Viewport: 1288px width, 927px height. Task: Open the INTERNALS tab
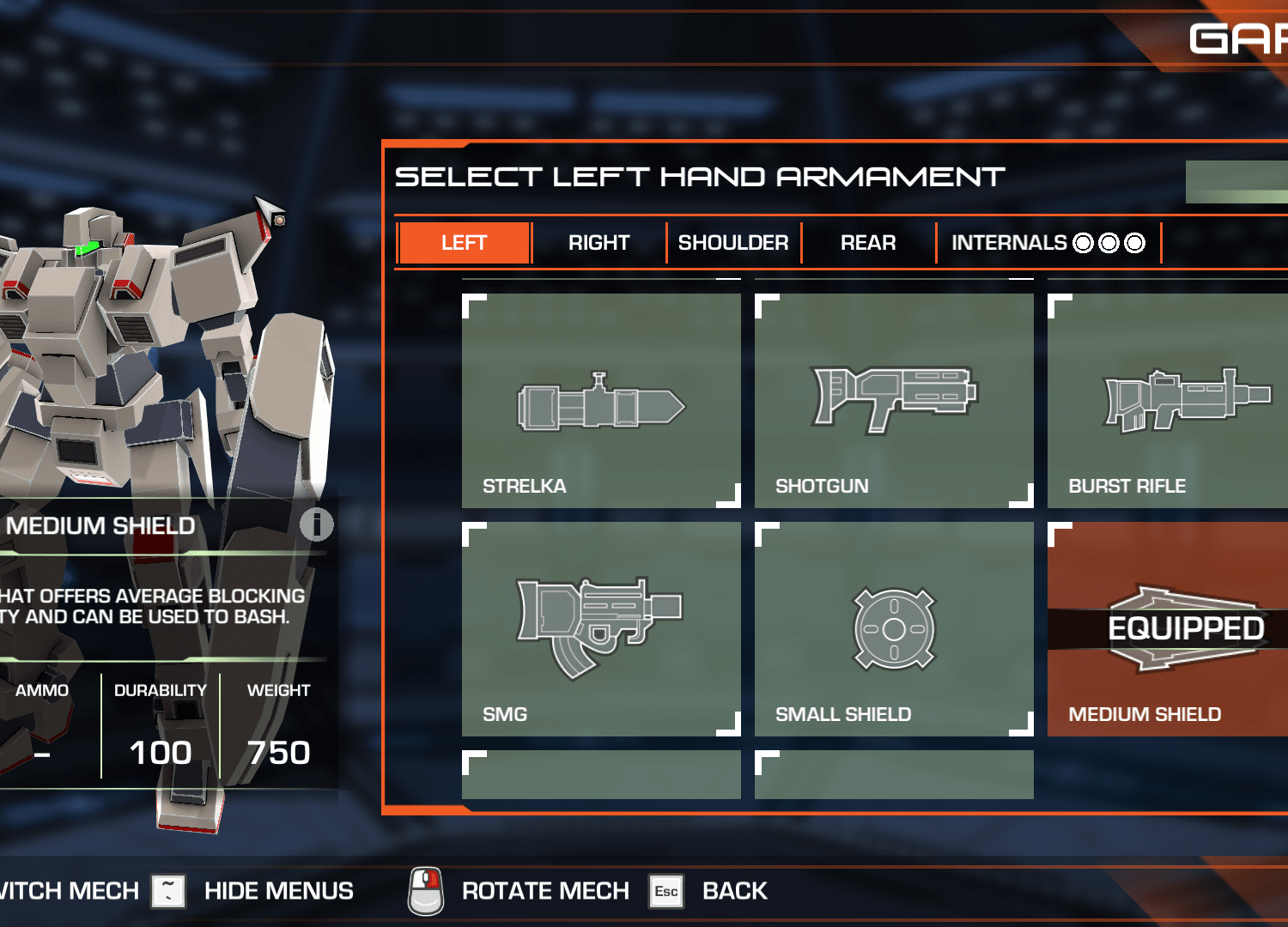[x=1048, y=243]
